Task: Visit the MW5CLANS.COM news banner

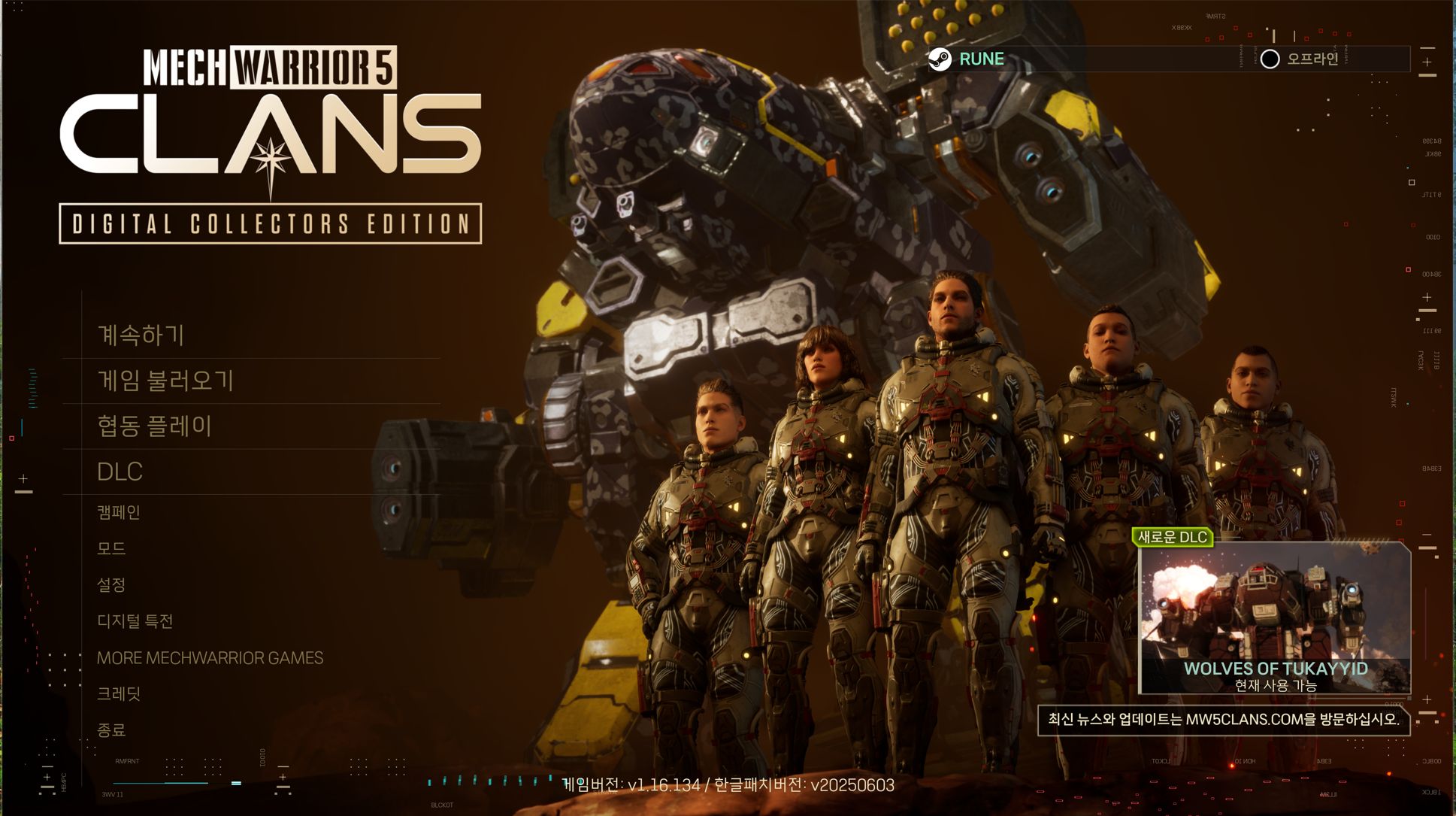Action: pyautogui.click(x=1223, y=720)
